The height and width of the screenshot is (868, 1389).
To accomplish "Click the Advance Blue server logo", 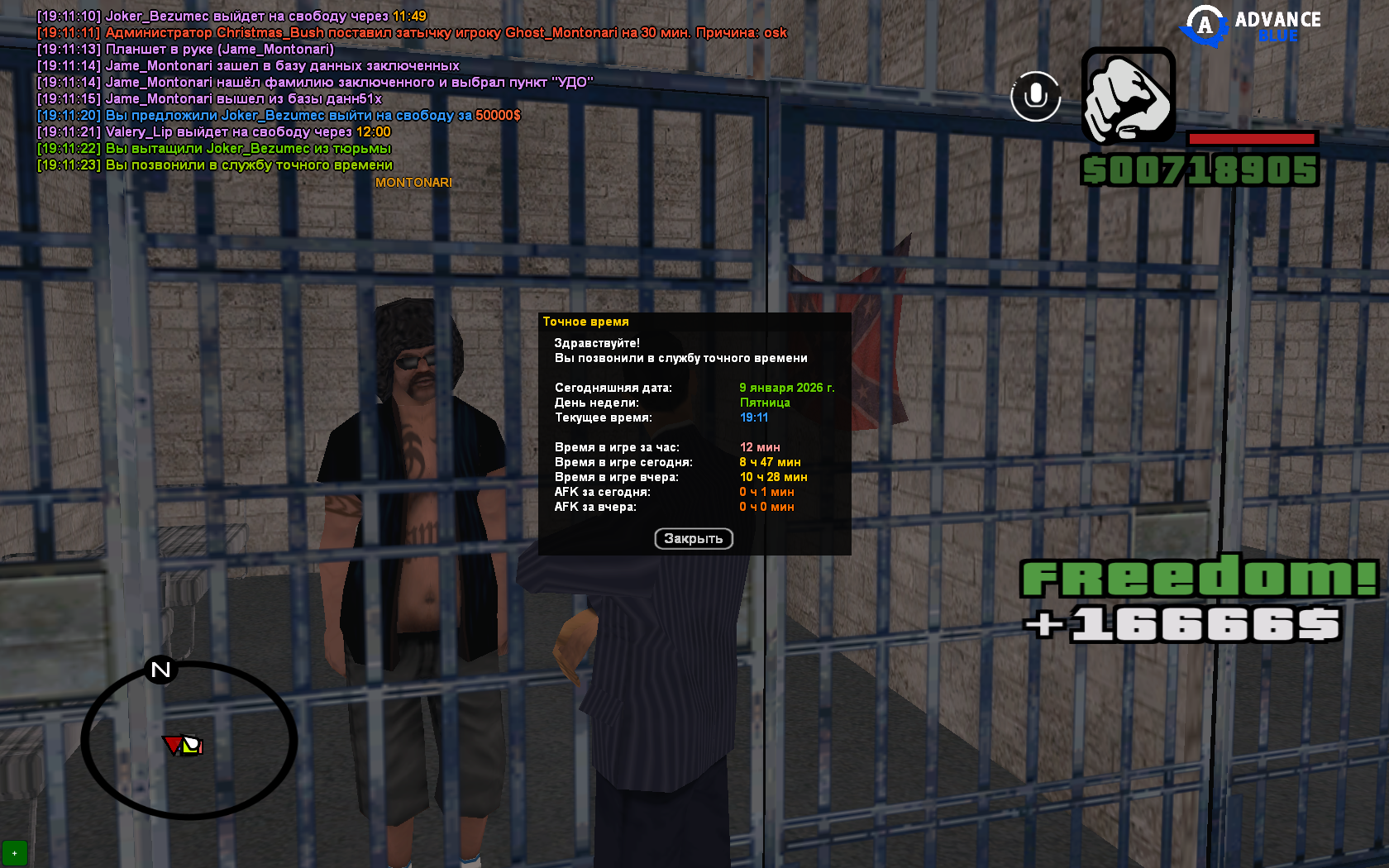I will (x=1253, y=26).
